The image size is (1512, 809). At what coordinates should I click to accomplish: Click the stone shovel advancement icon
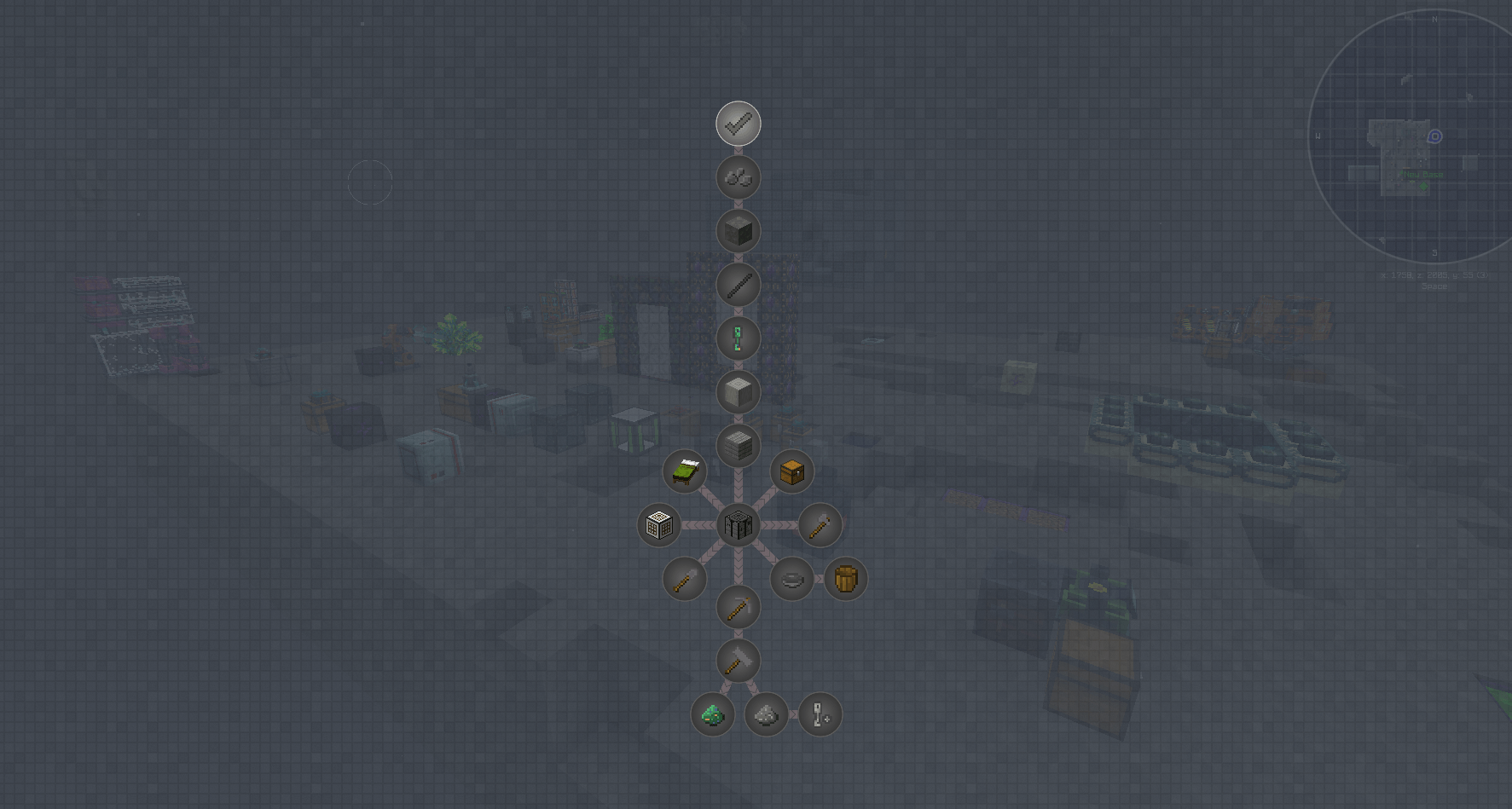pos(683,579)
